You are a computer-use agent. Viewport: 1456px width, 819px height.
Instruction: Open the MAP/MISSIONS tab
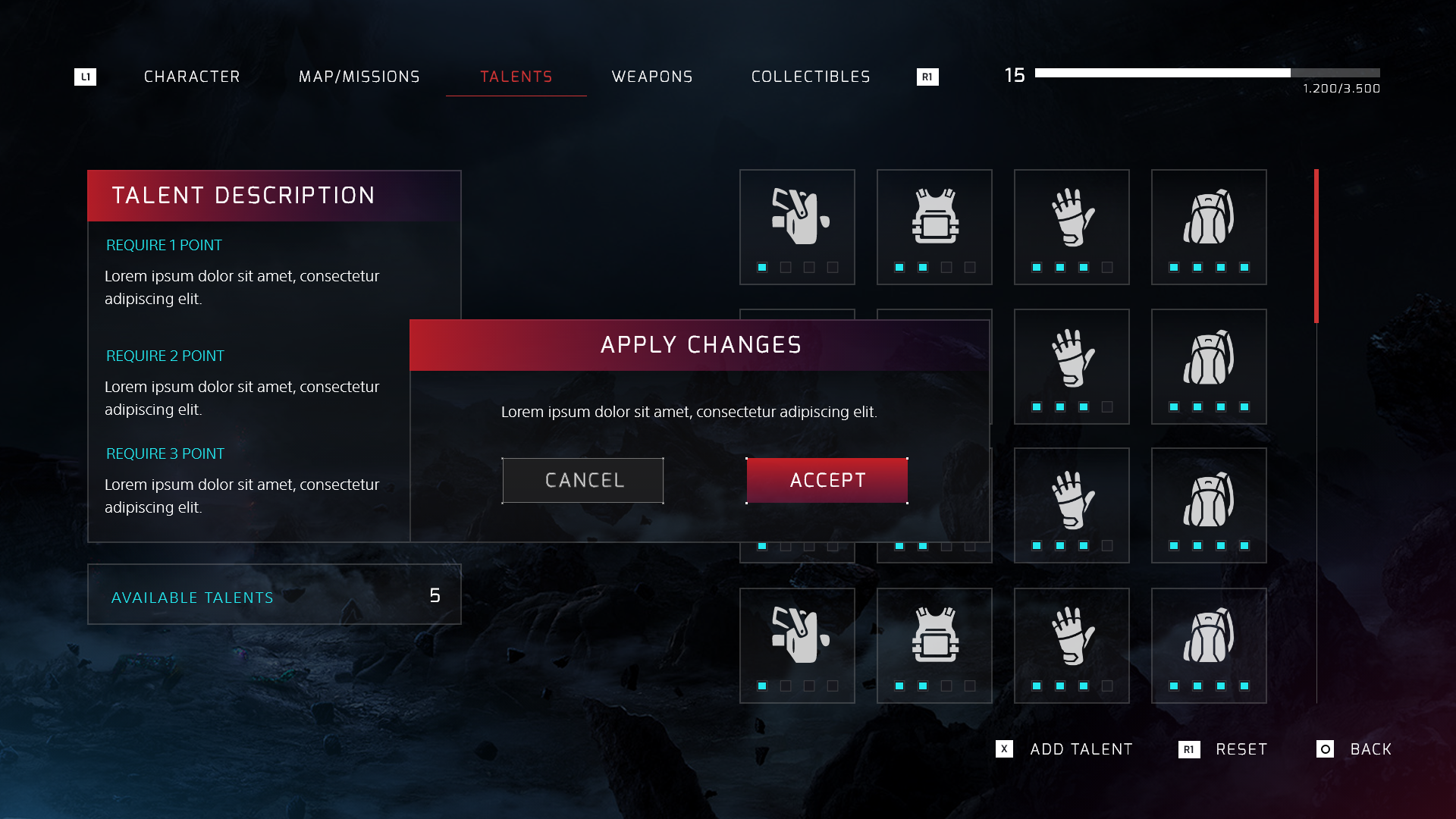point(359,77)
